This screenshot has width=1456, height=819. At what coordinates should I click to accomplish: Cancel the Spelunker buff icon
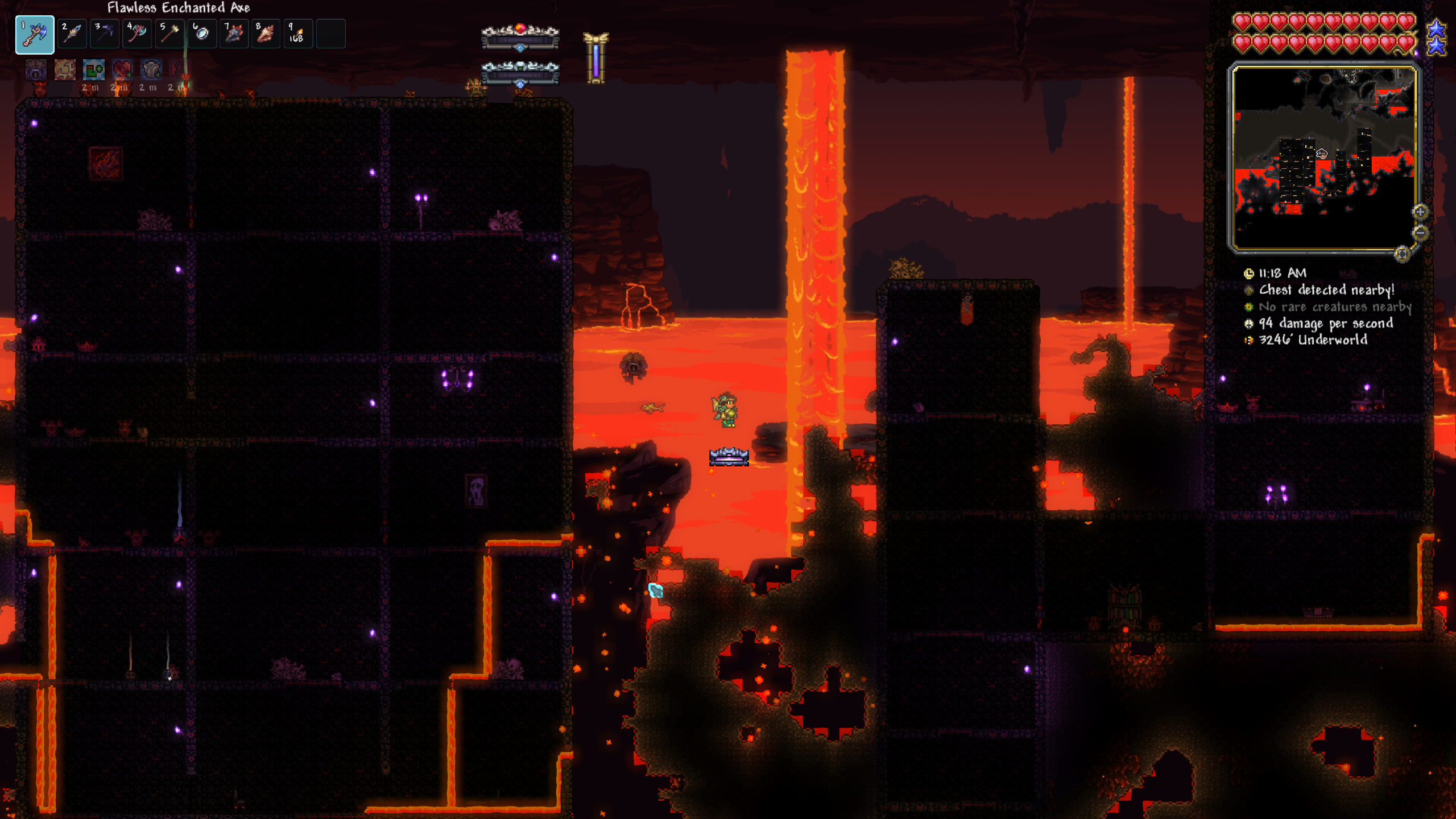(x=65, y=69)
